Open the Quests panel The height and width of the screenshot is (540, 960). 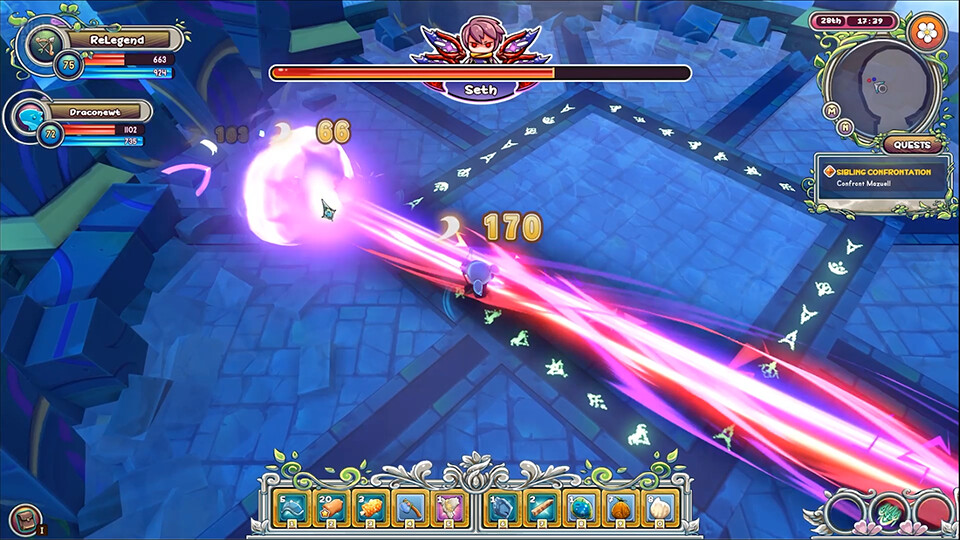click(912, 145)
